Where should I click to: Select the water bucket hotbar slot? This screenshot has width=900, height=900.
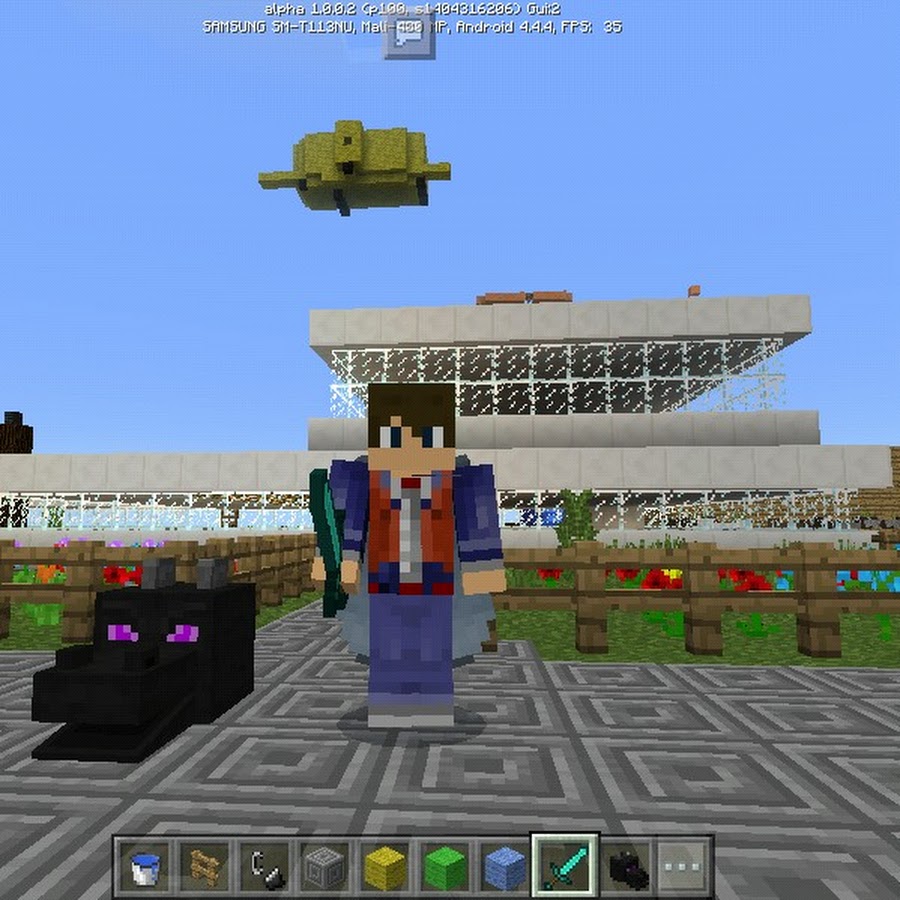(x=146, y=865)
